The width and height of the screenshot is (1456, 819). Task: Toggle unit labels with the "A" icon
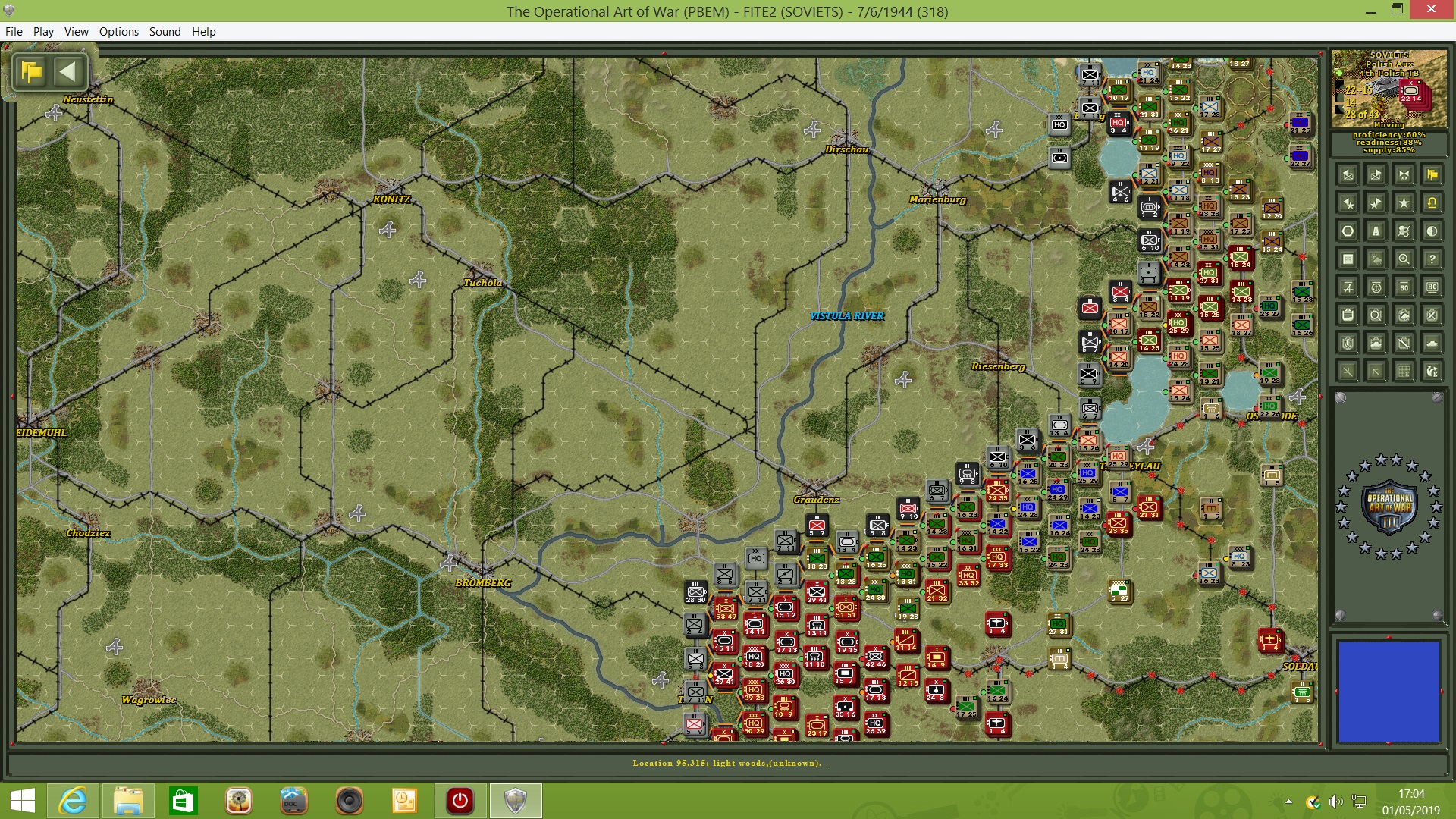click(x=1376, y=231)
